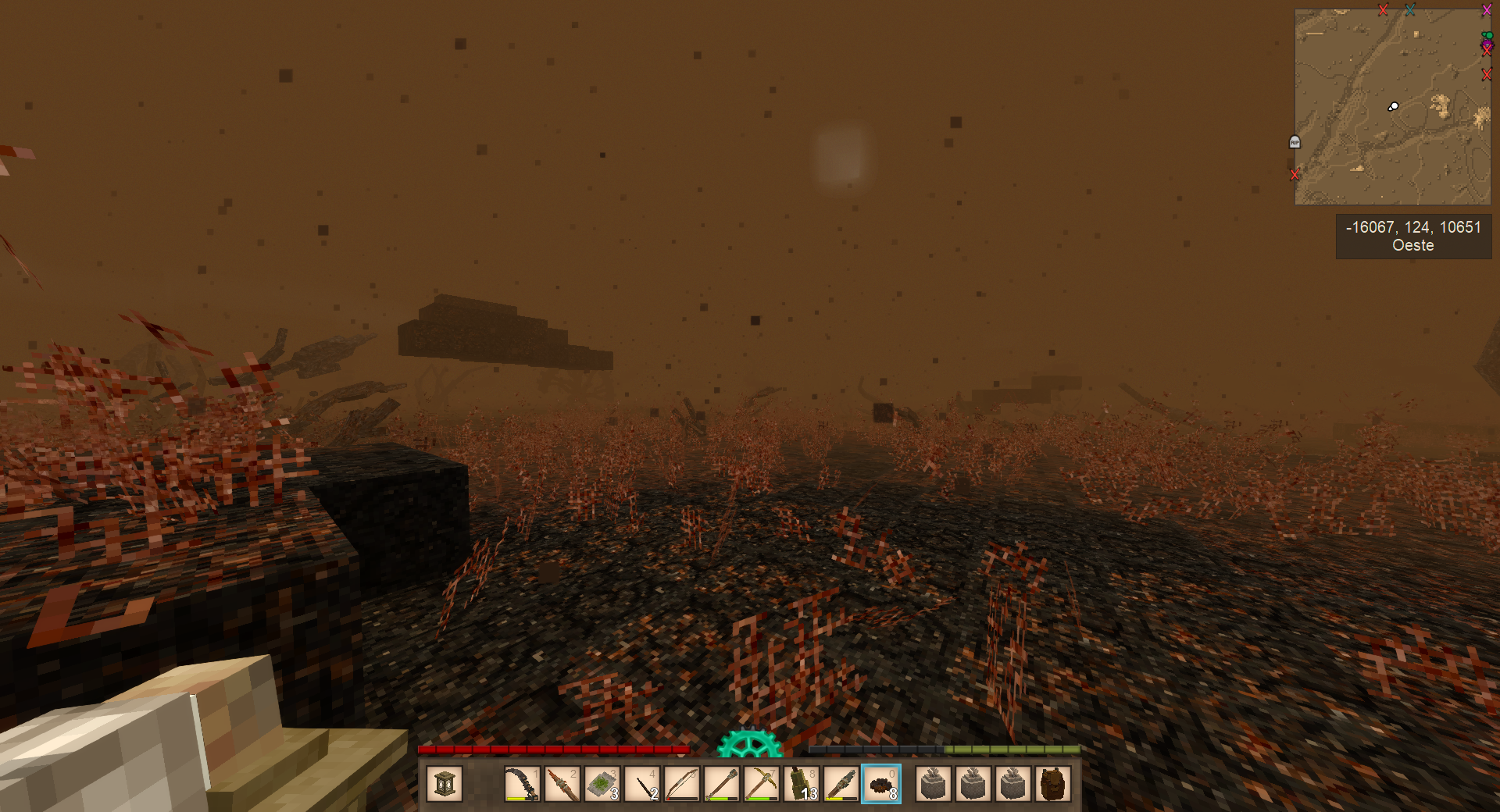Open the brown leather backpack slot

(x=1052, y=784)
